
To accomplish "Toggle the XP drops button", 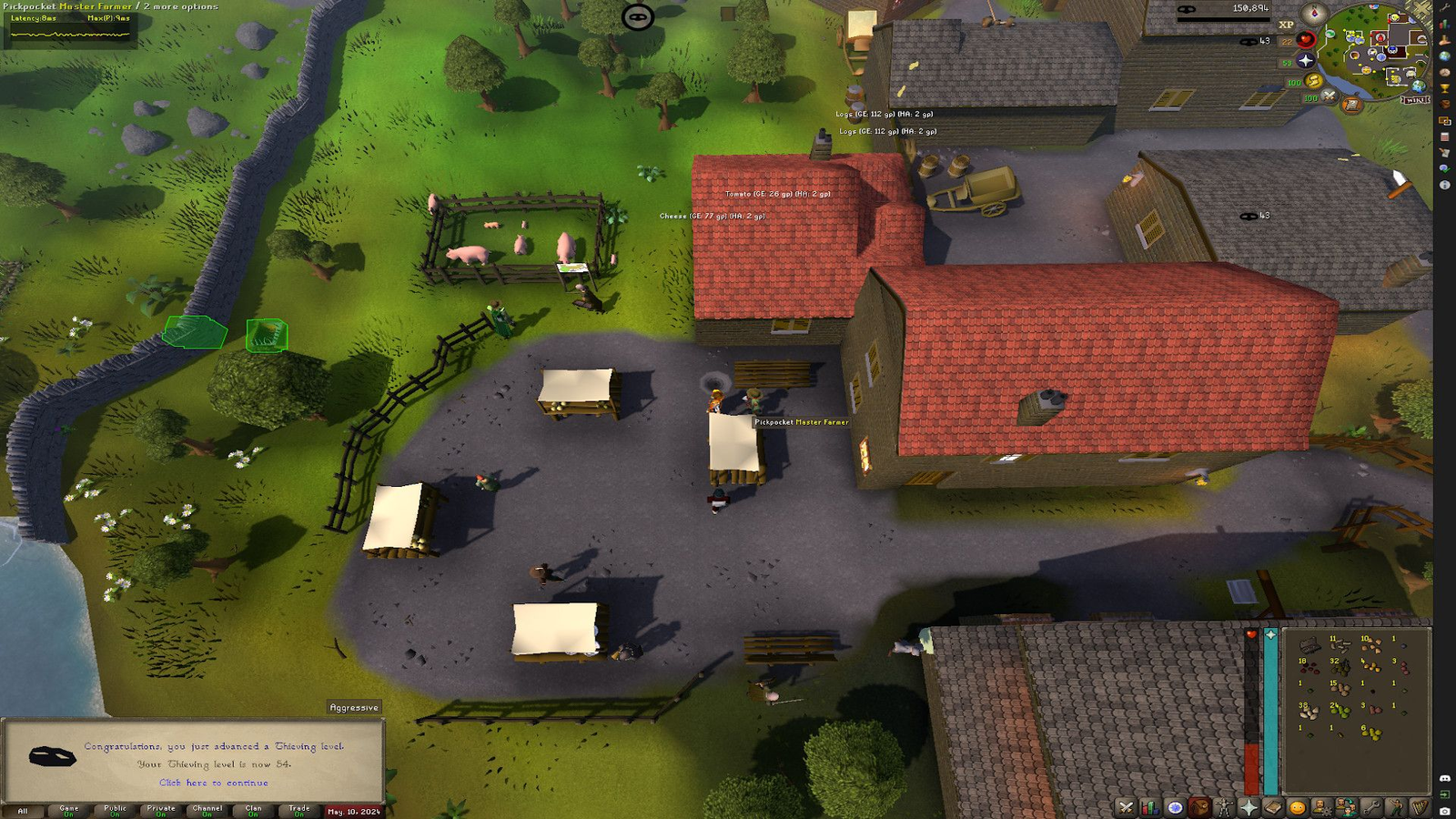I will [1286, 25].
